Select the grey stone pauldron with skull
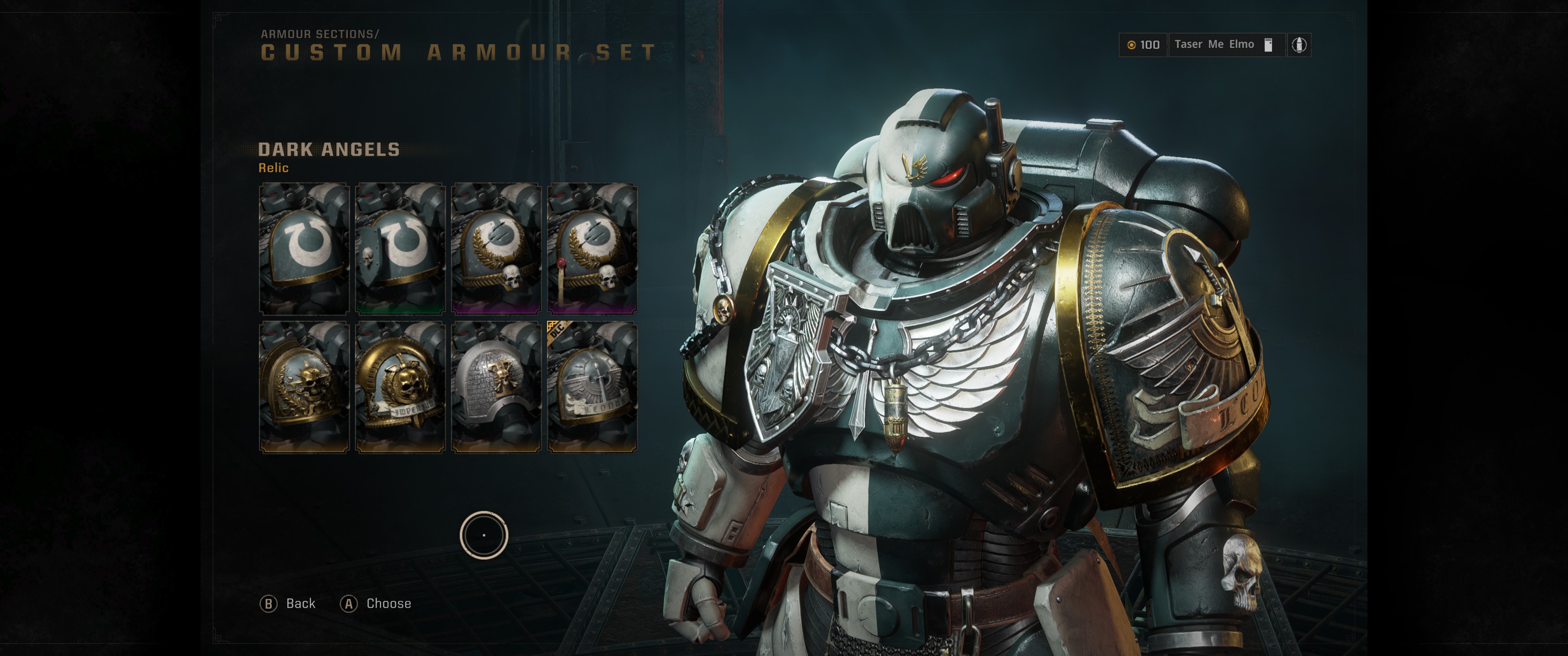This screenshot has height=656, width=1568. click(x=497, y=387)
